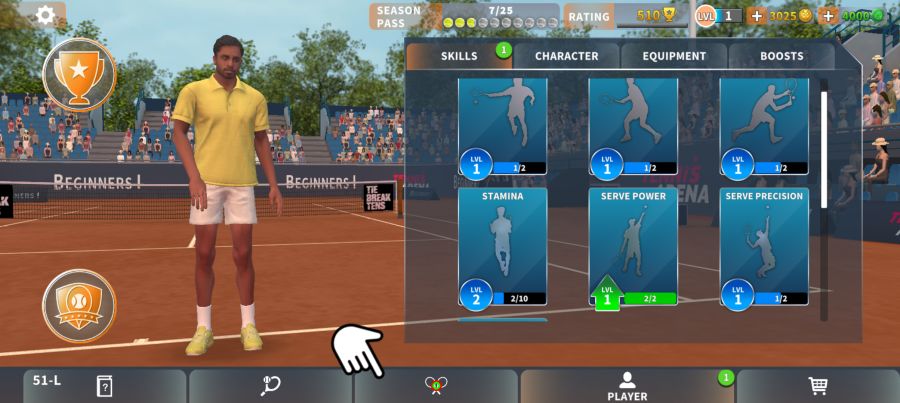Add gold coins with the plus button
This screenshot has height=403, width=900.
click(756, 16)
